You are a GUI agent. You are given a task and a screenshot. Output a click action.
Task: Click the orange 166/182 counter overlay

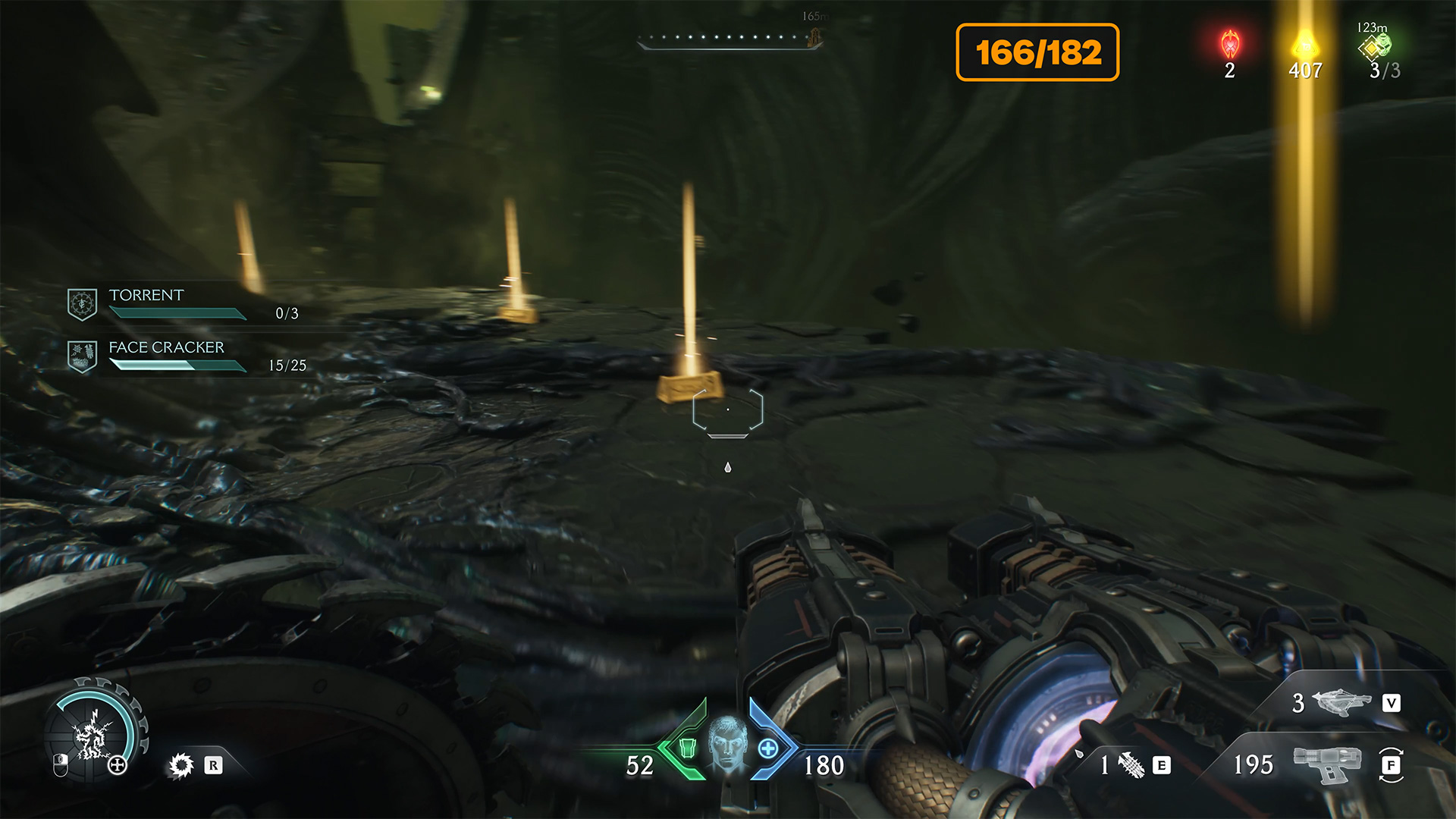(x=1037, y=52)
